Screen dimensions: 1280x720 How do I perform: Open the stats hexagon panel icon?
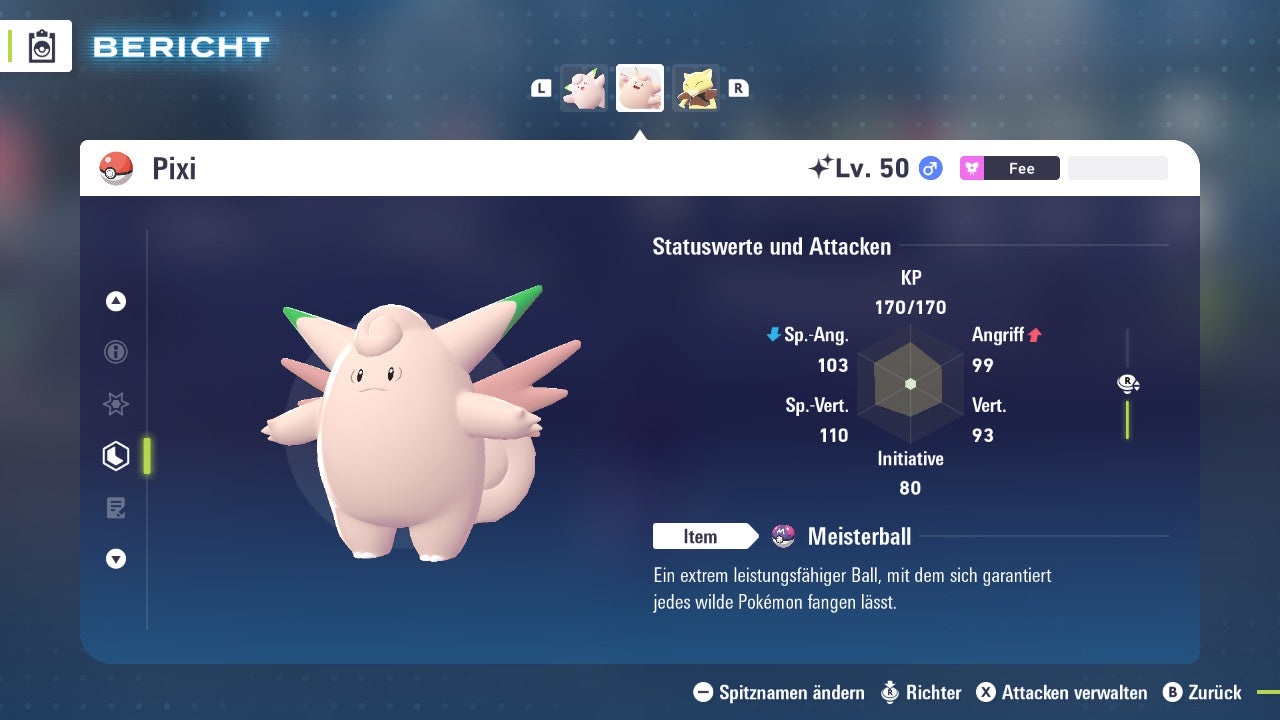(x=116, y=456)
